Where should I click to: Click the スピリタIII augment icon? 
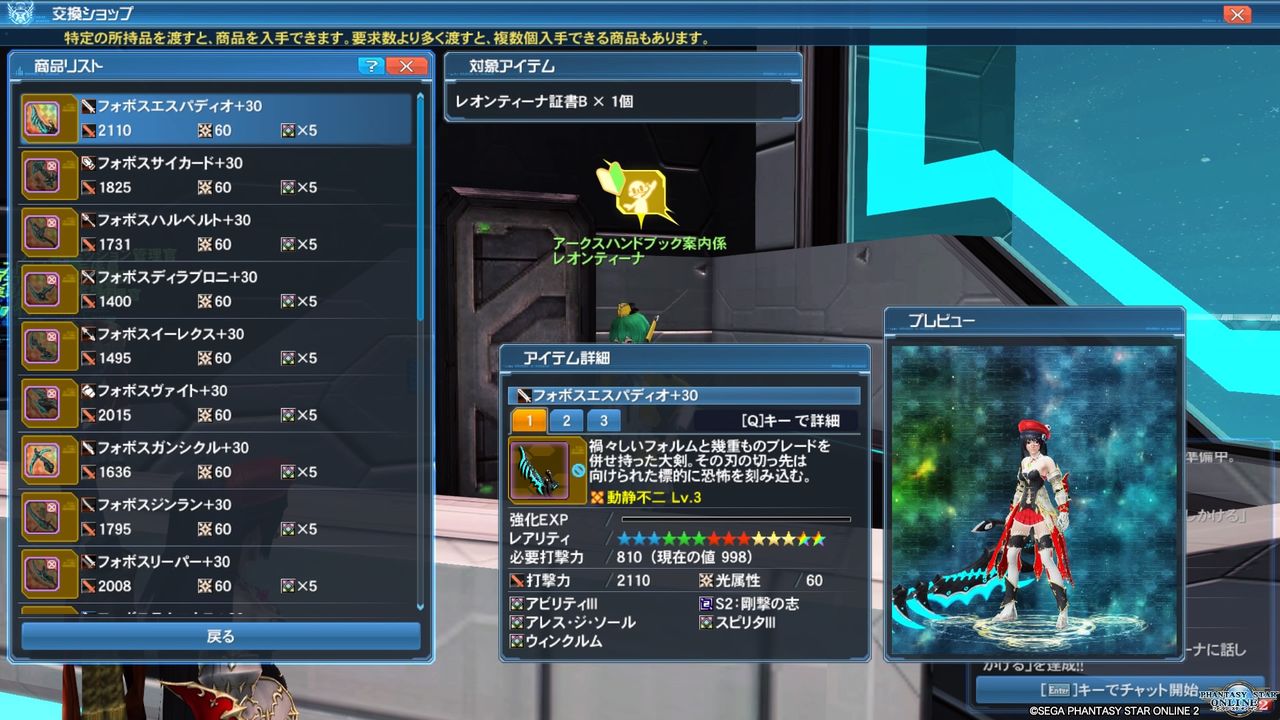point(707,623)
